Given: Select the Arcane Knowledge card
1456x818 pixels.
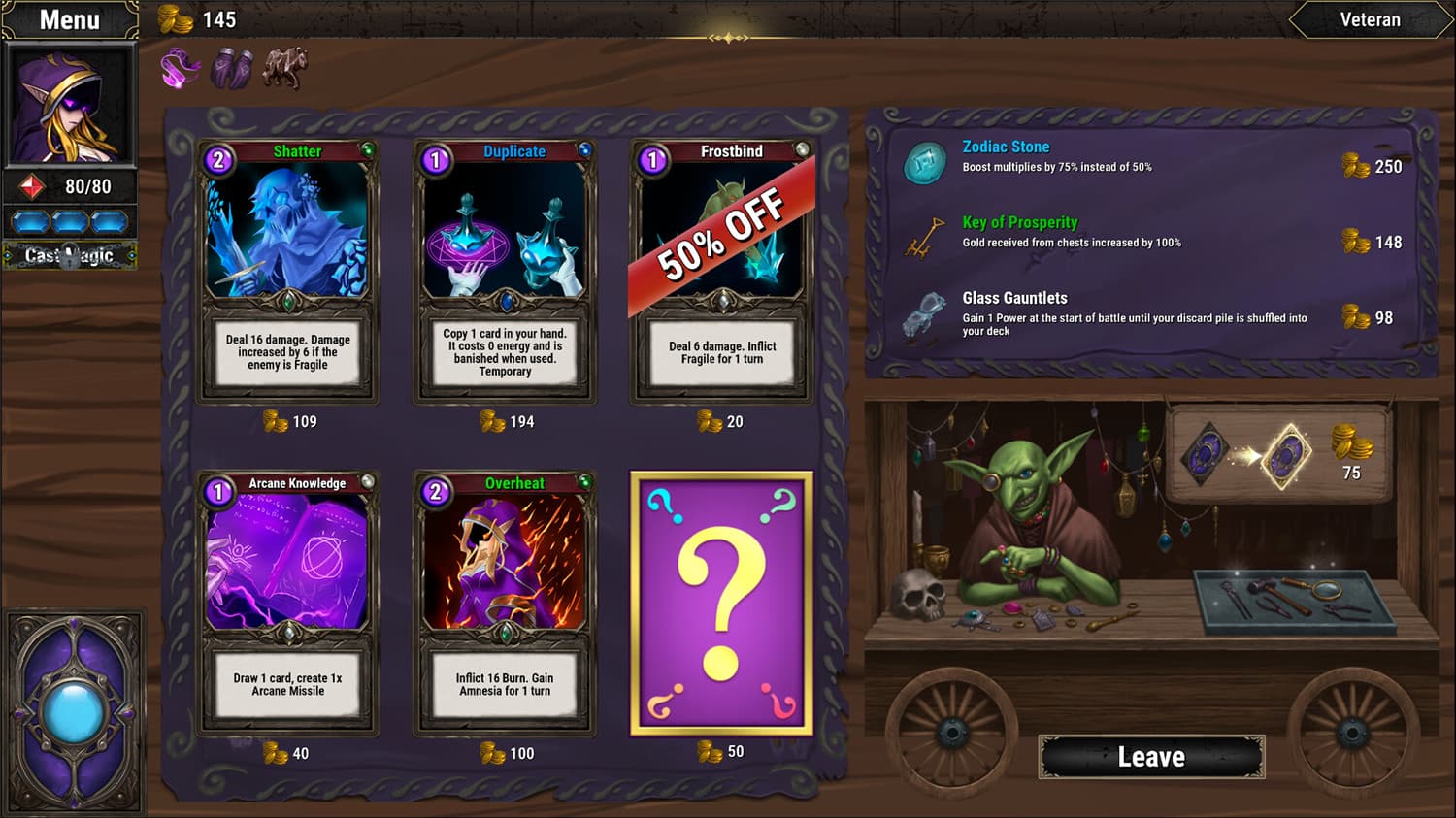Looking at the screenshot, I should tap(287, 604).
